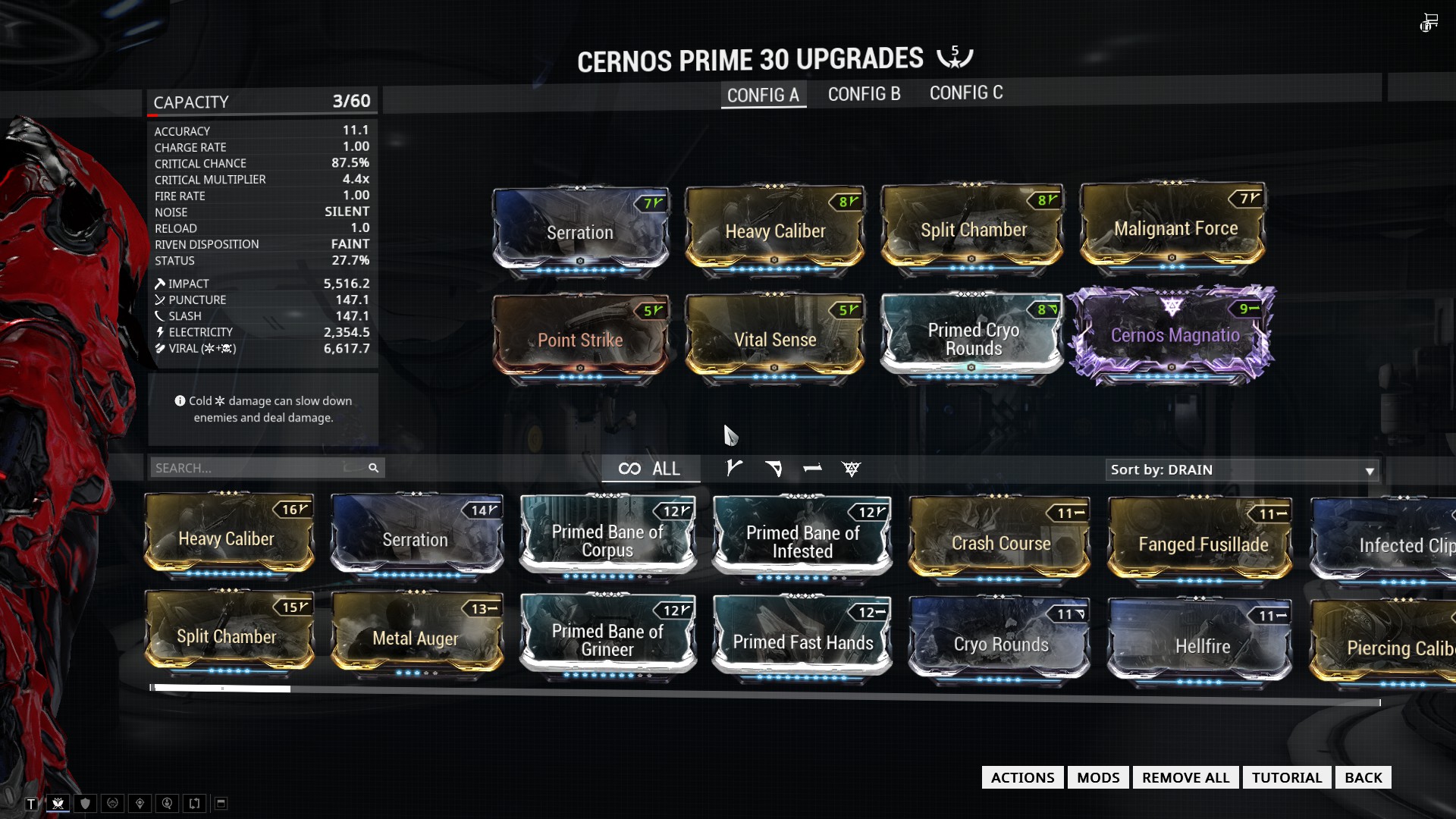Select equipped Primed Cryo Rounds mod
The height and width of the screenshot is (819, 1456).
(x=973, y=338)
